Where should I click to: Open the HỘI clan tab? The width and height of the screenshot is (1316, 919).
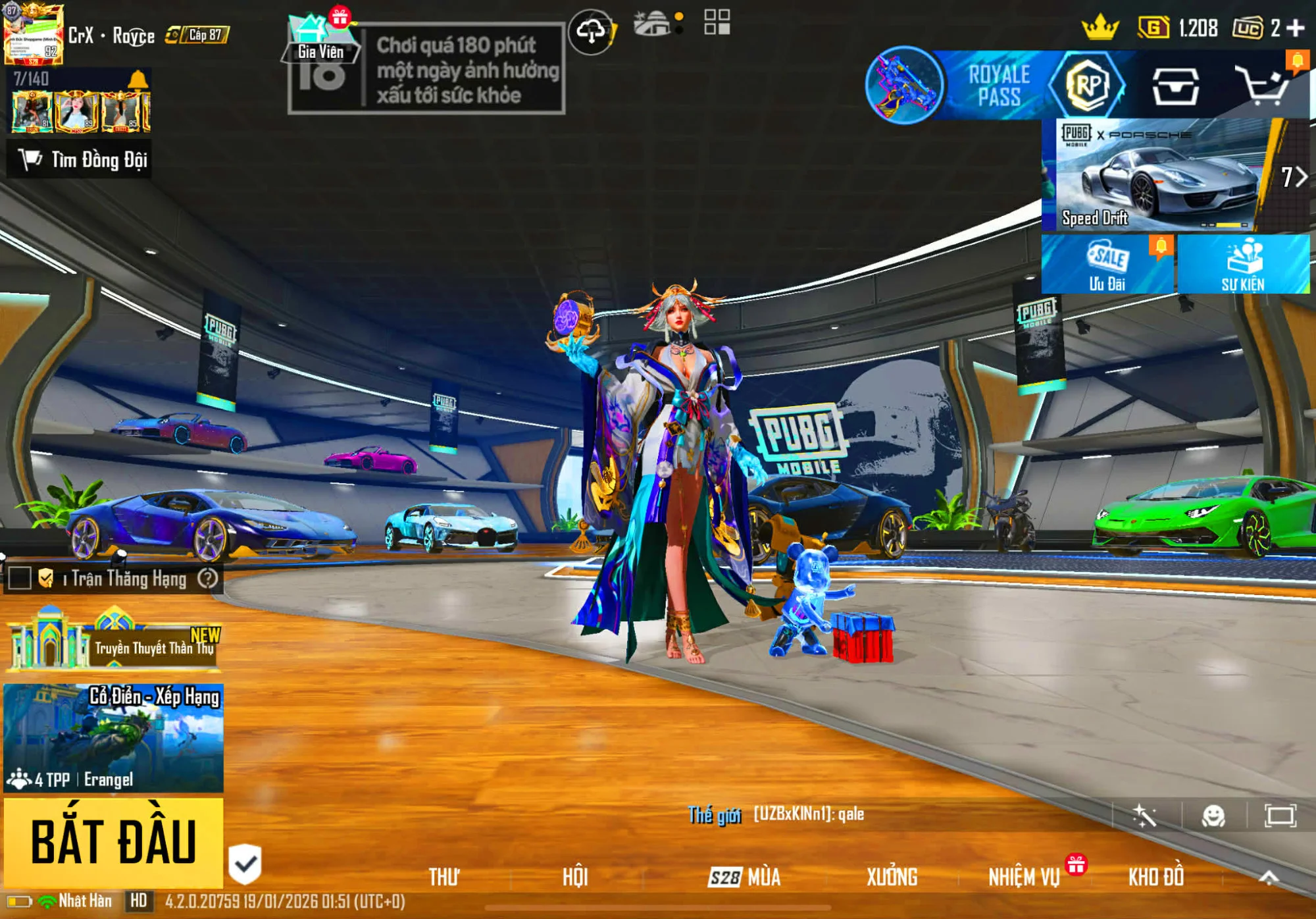pos(574,877)
